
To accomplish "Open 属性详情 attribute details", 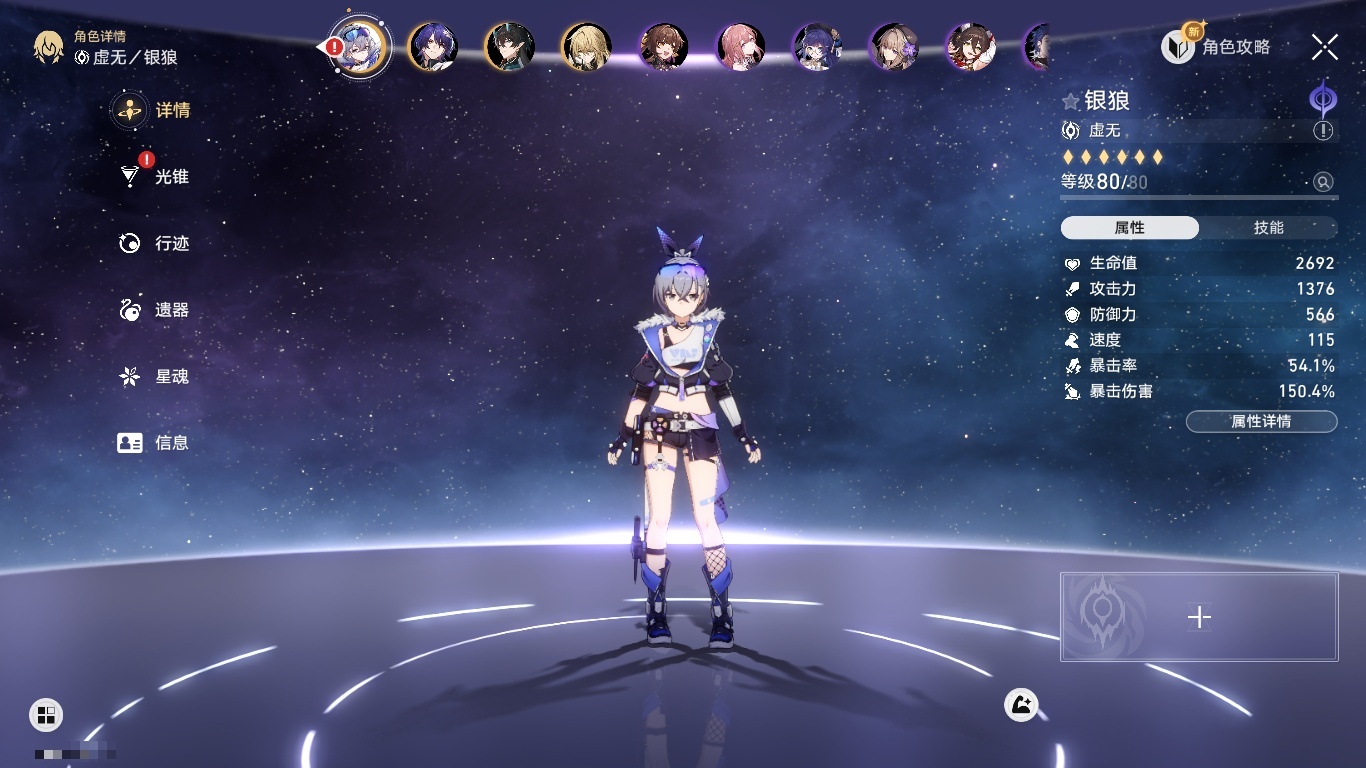I will (x=1261, y=421).
